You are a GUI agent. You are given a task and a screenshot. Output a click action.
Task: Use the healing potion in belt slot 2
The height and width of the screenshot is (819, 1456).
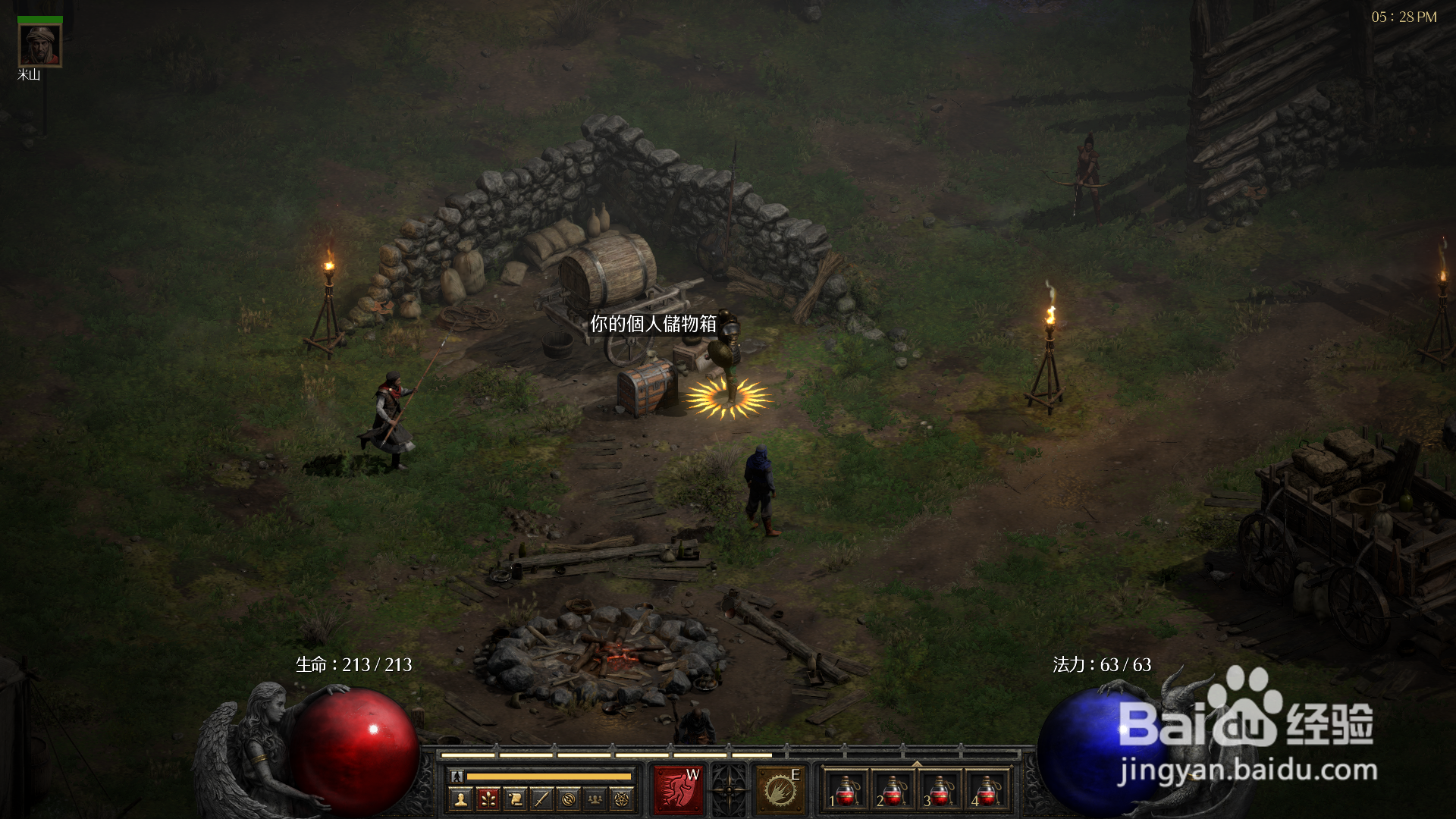point(893,790)
